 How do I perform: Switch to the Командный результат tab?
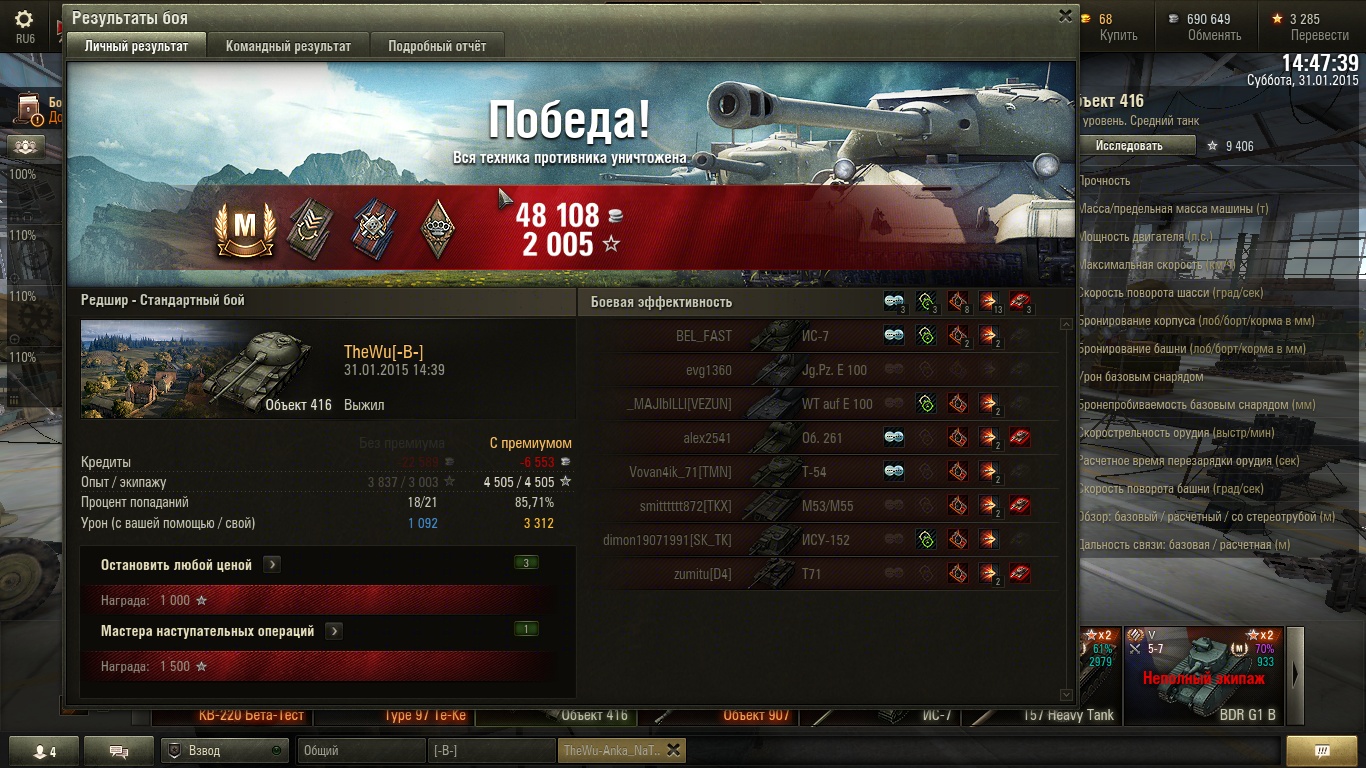288,46
